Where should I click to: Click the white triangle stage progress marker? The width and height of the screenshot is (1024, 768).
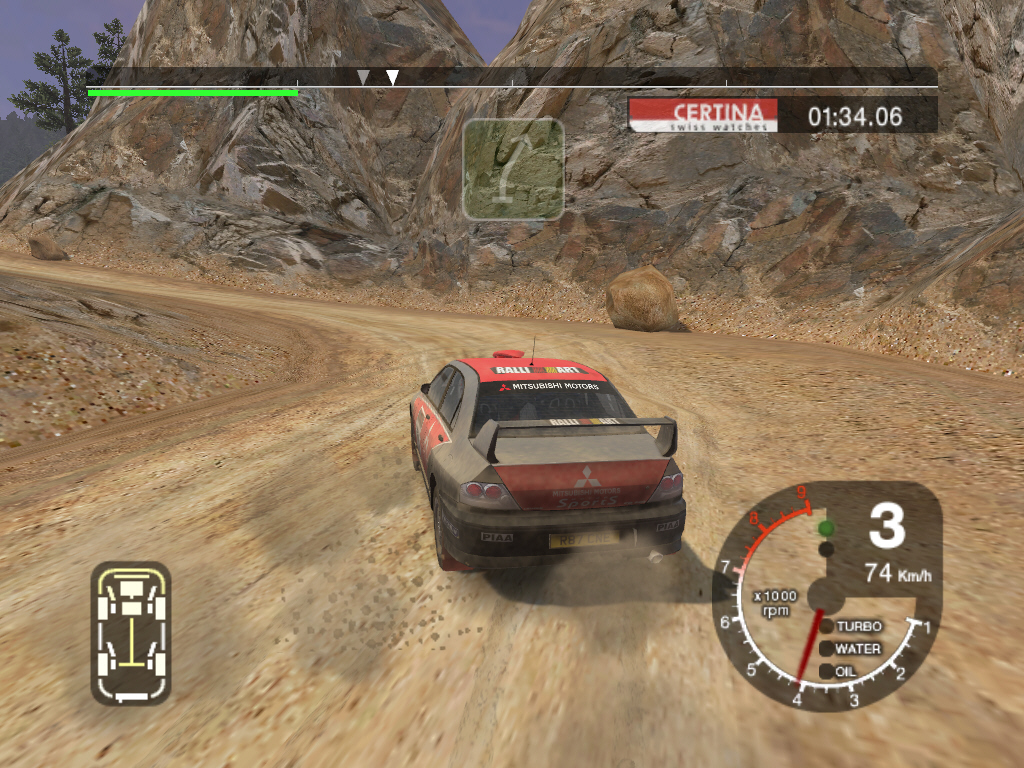(392, 78)
